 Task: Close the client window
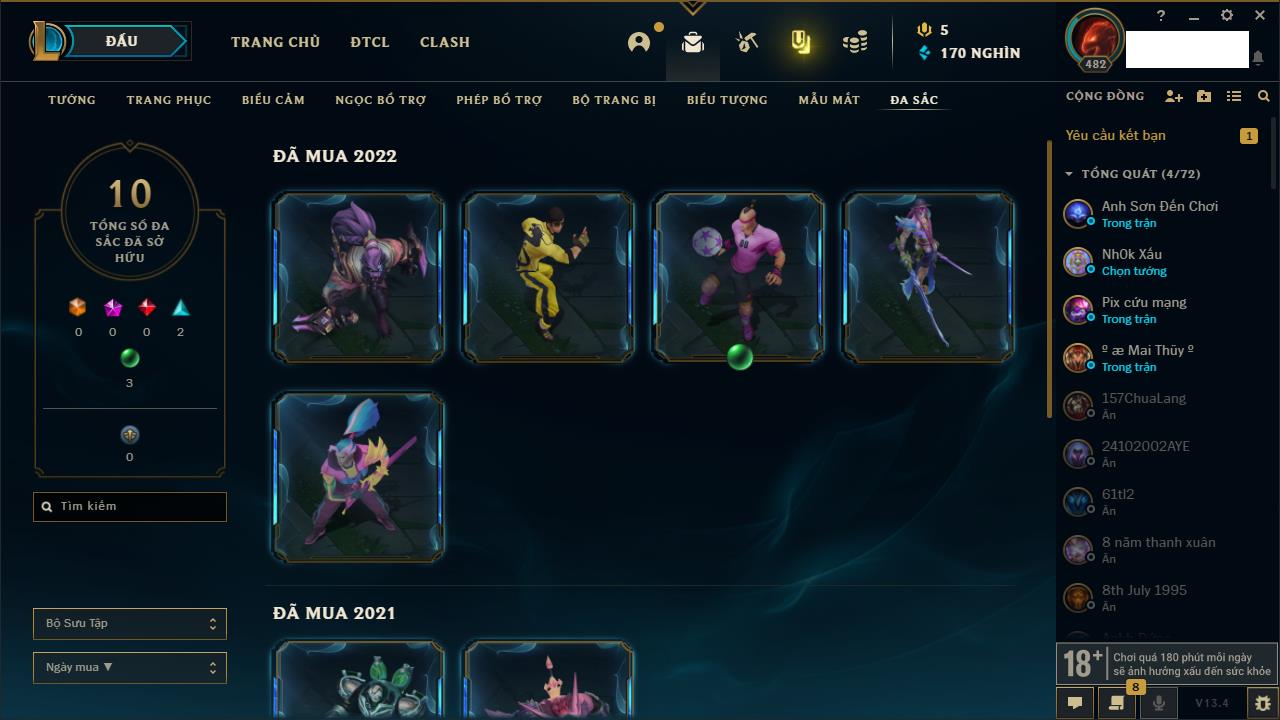[1258, 16]
